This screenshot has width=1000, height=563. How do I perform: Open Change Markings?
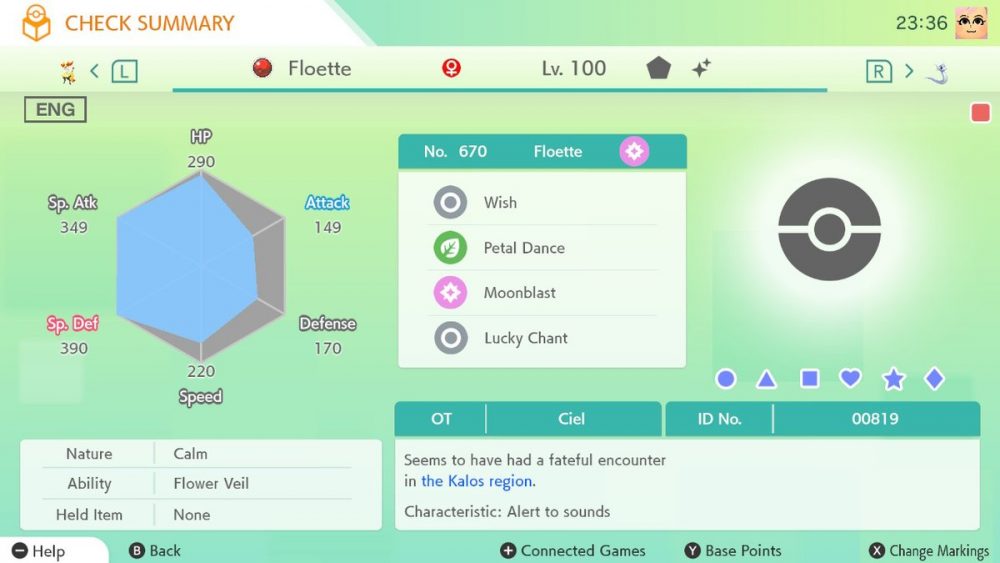tap(928, 551)
